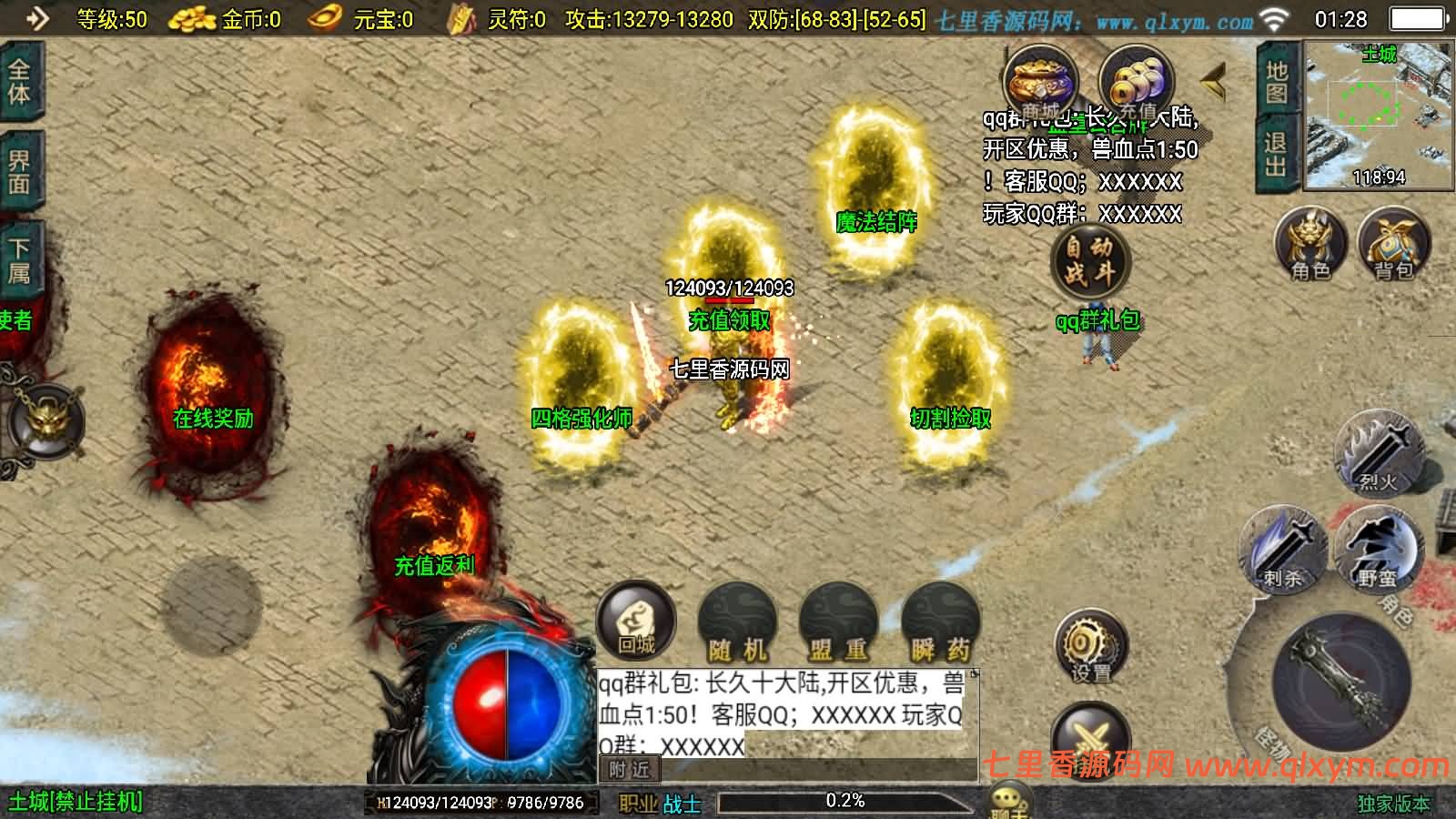Select the 界面 tab
This screenshot has width=1456, height=819.
(x=20, y=172)
